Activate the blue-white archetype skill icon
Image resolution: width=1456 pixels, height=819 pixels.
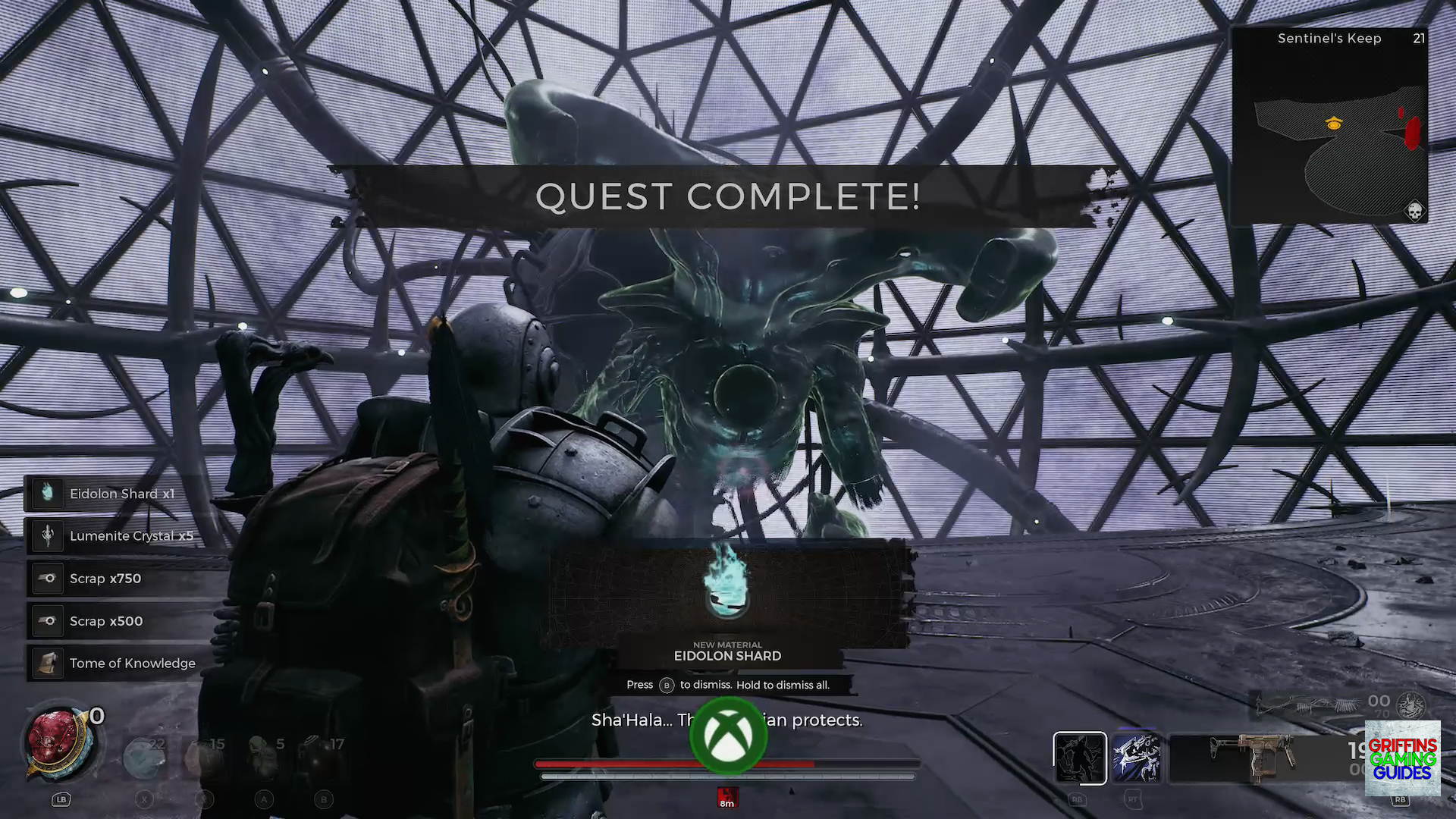(x=1136, y=758)
